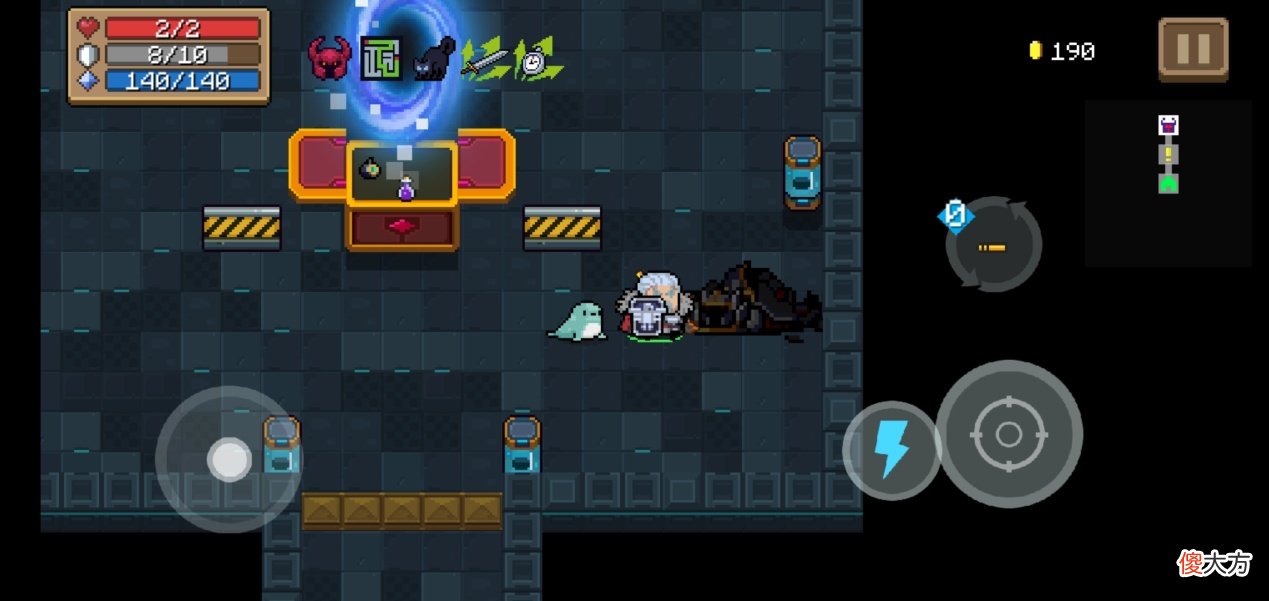The image size is (1269, 601).
Task: Open the dungeon minimap
Action: pyautogui.click(x=1167, y=182)
